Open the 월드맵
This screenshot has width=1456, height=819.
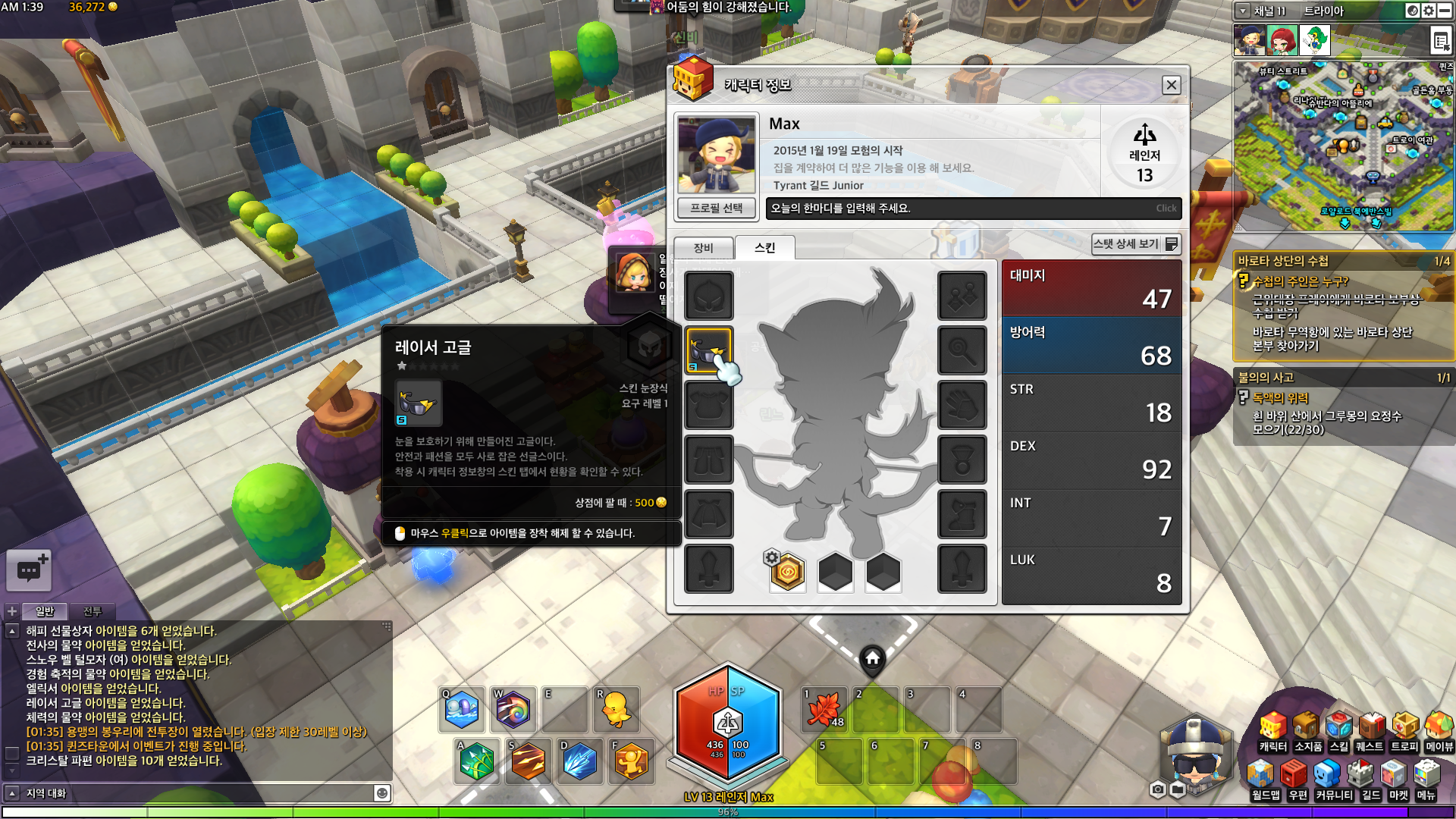[x=1265, y=781]
